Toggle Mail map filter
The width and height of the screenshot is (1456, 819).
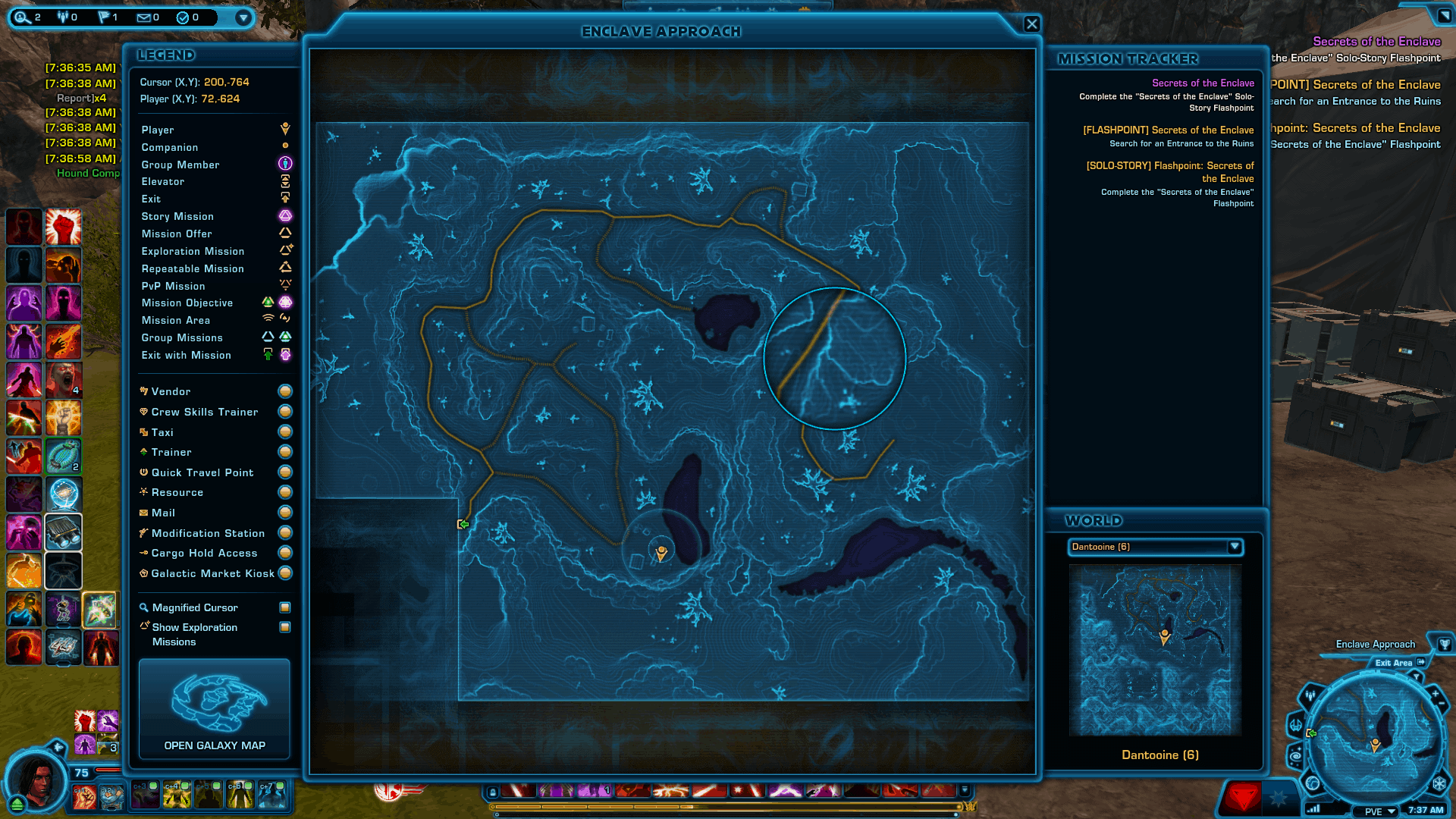click(285, 513)
